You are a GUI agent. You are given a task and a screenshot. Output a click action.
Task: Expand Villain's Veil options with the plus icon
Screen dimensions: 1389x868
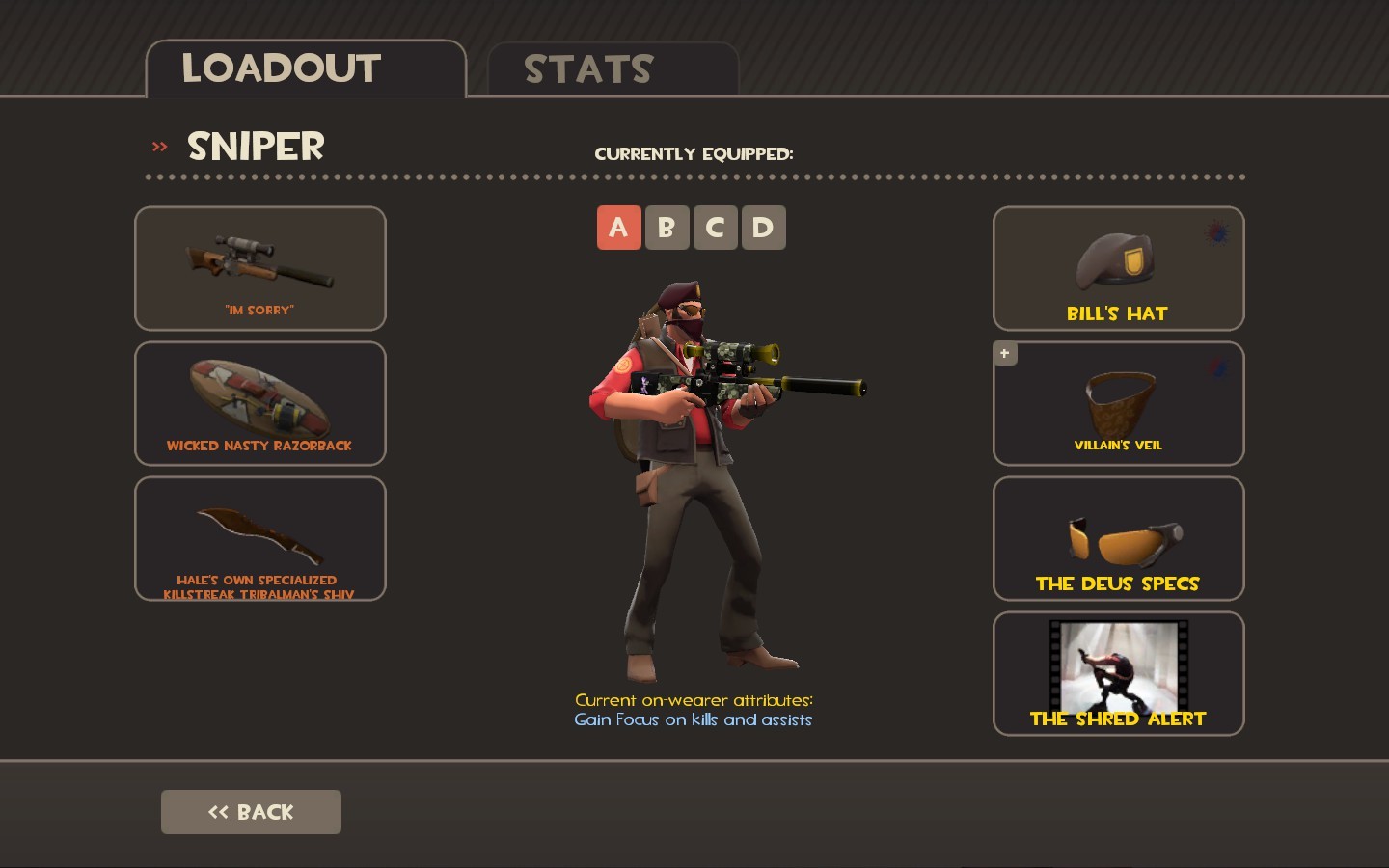[1005, 354]
